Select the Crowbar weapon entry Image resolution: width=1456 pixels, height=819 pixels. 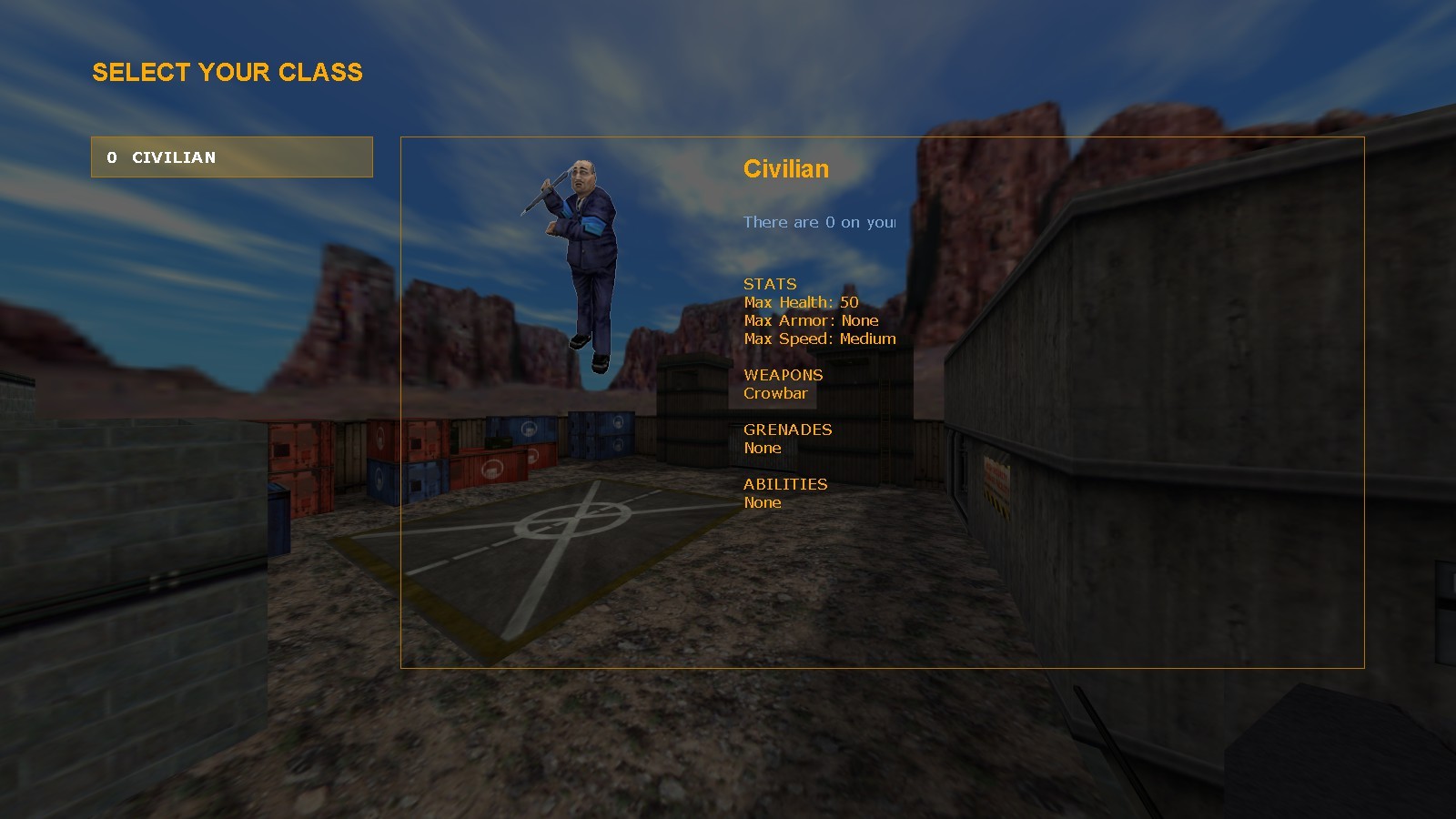click(x=775, y=393)
